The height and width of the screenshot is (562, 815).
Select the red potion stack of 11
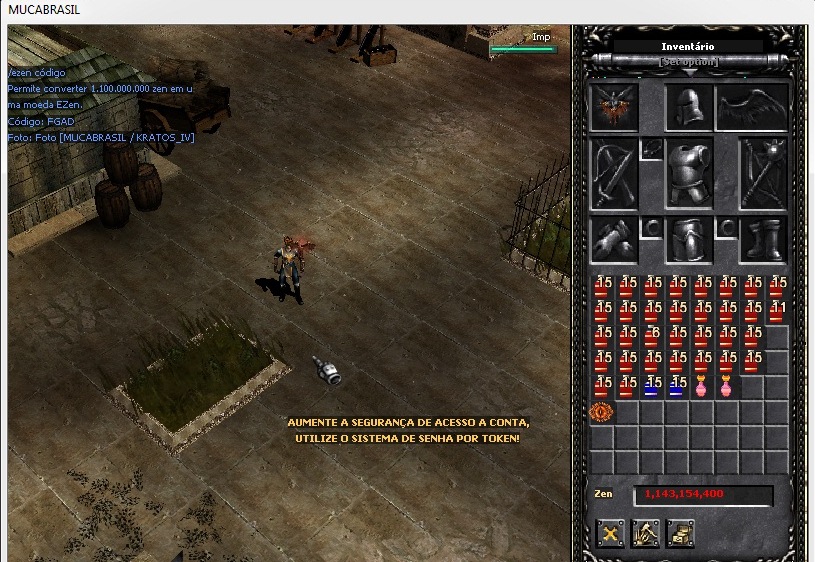pos(777,312)
